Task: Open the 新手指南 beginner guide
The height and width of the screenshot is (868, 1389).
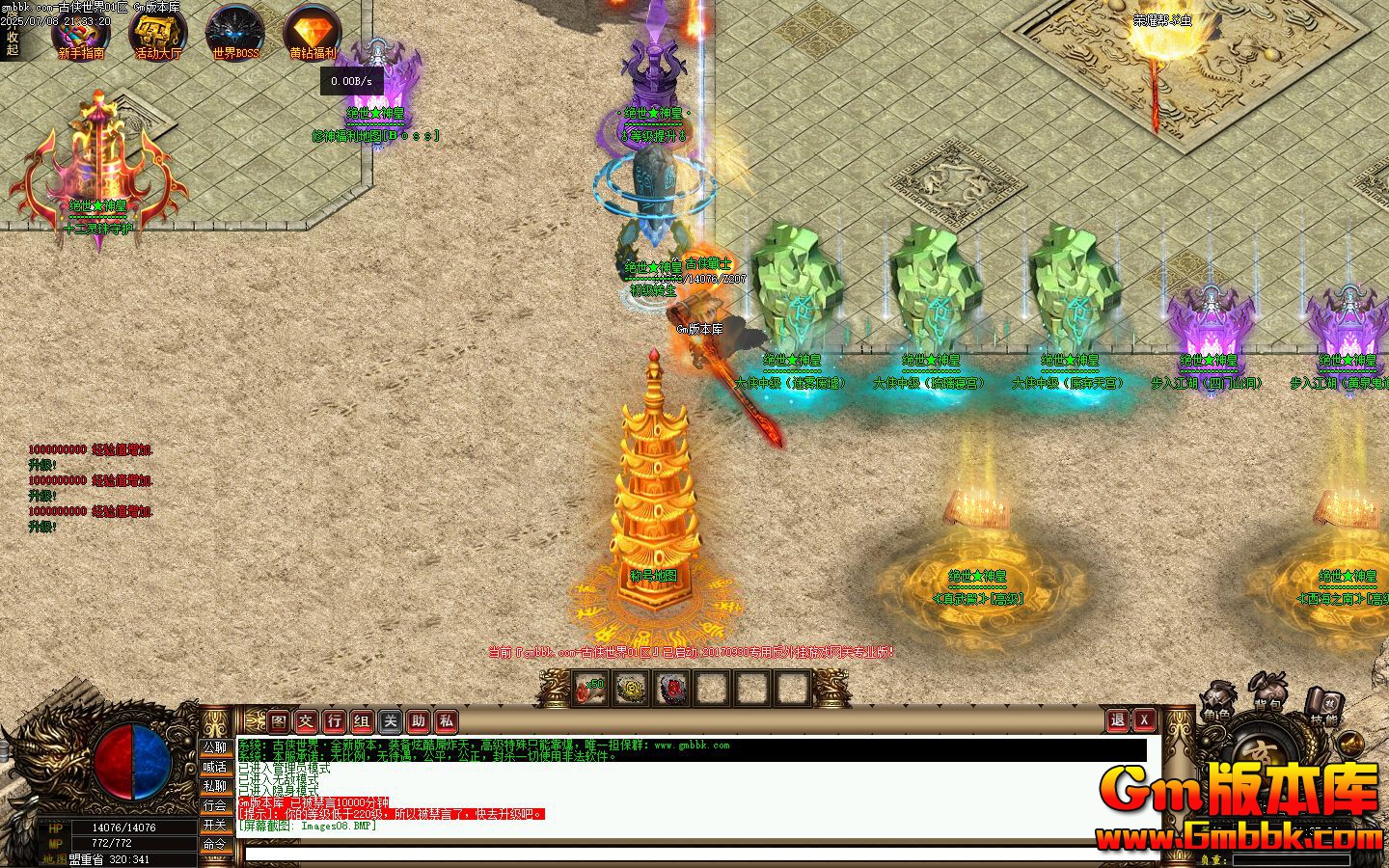Action: (x=80, y=32)
